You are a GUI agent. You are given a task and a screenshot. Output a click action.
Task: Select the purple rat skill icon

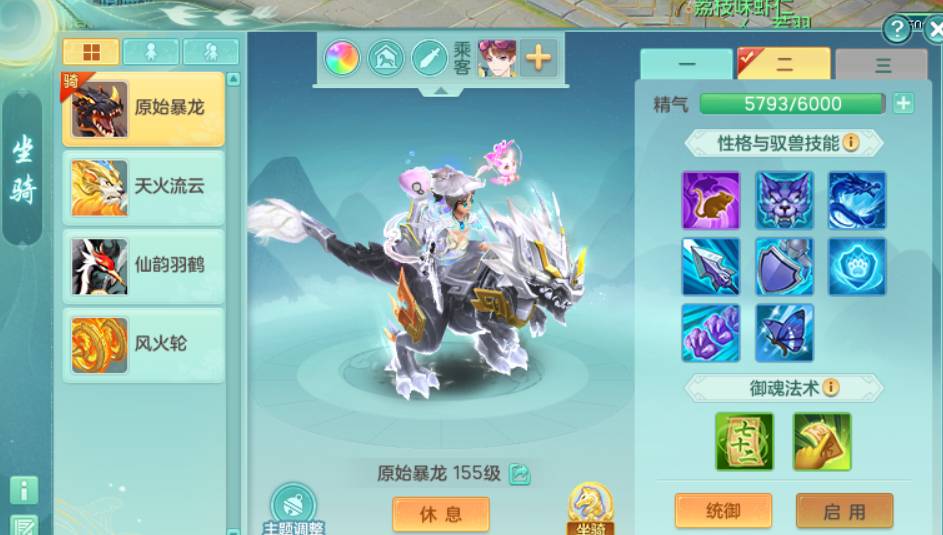711,200
